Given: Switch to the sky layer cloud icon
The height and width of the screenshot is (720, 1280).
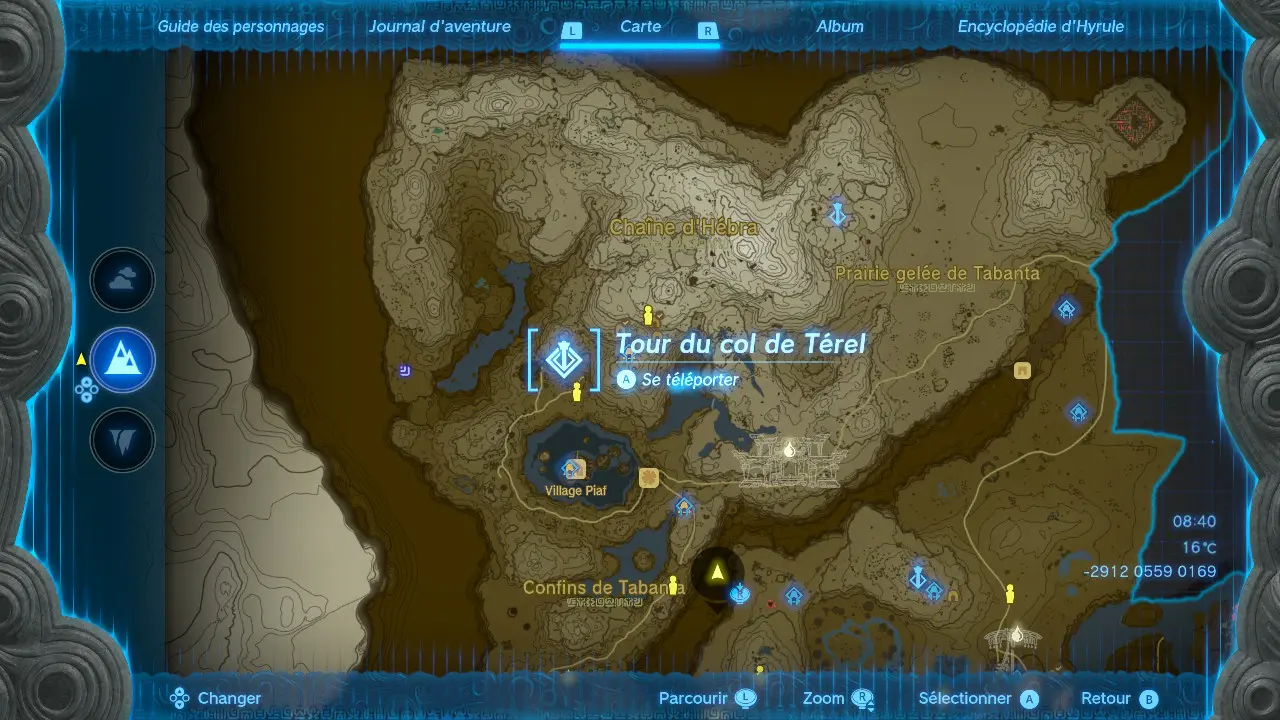Looking at the screenshot, I should click(122, 281).
